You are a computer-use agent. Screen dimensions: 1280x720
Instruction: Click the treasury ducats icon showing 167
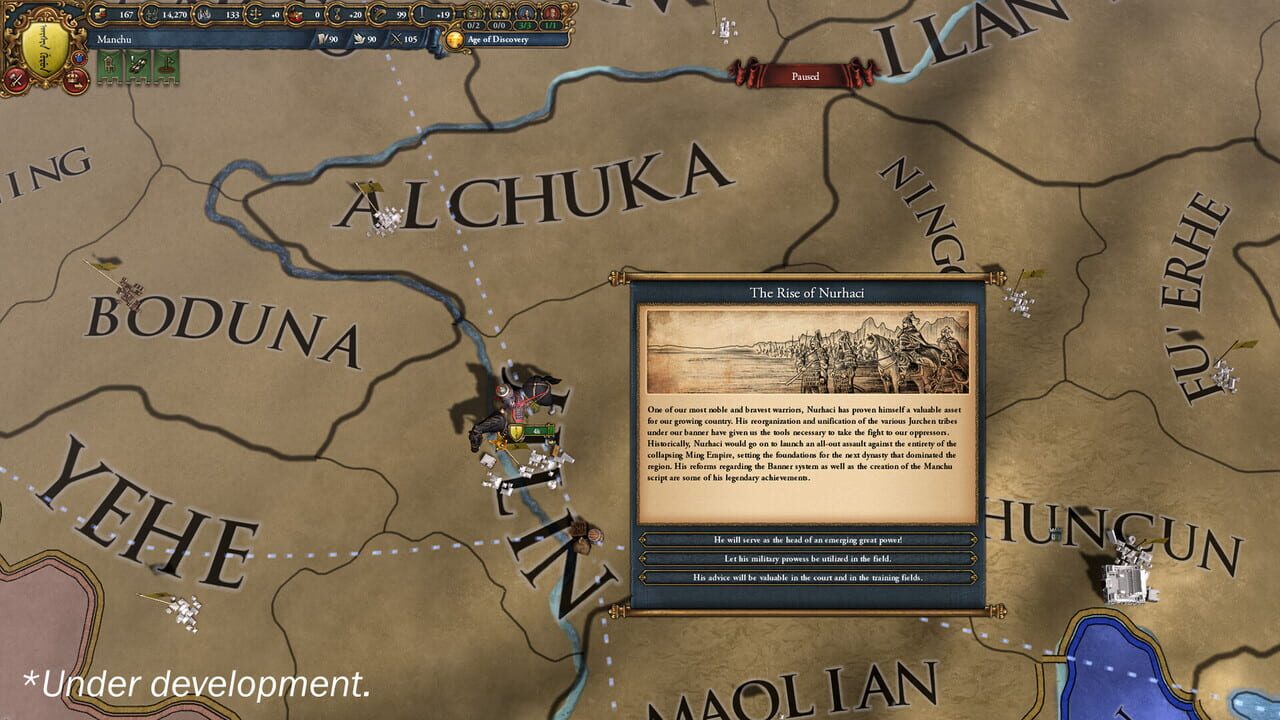tap(98, 12)
